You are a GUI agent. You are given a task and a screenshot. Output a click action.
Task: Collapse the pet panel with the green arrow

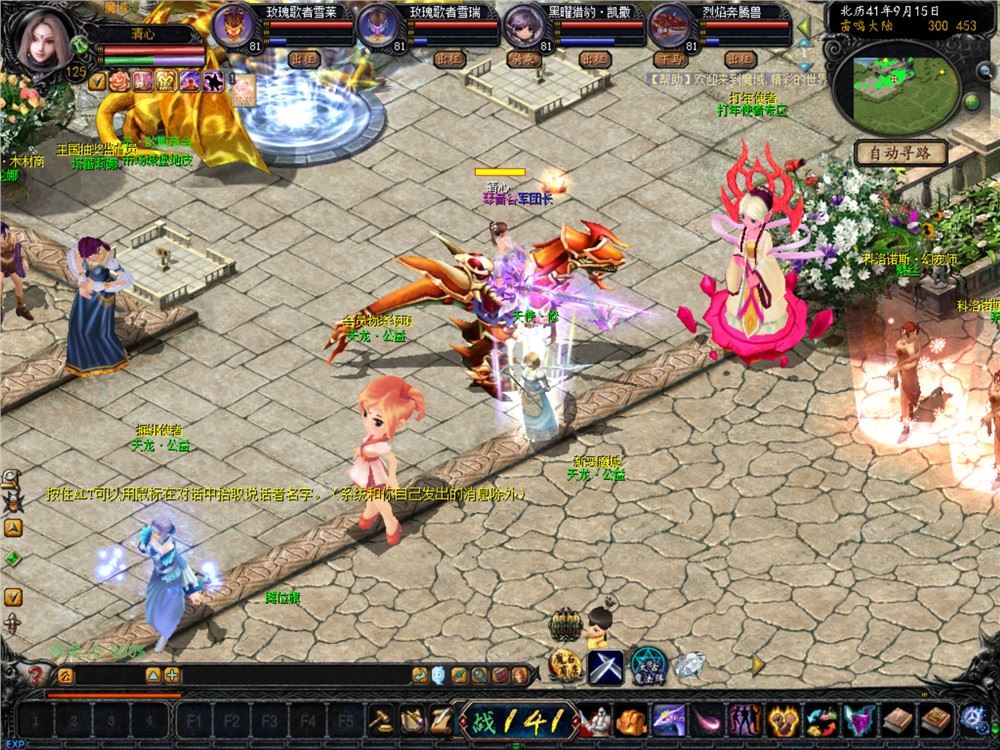(x=802, y=24)
